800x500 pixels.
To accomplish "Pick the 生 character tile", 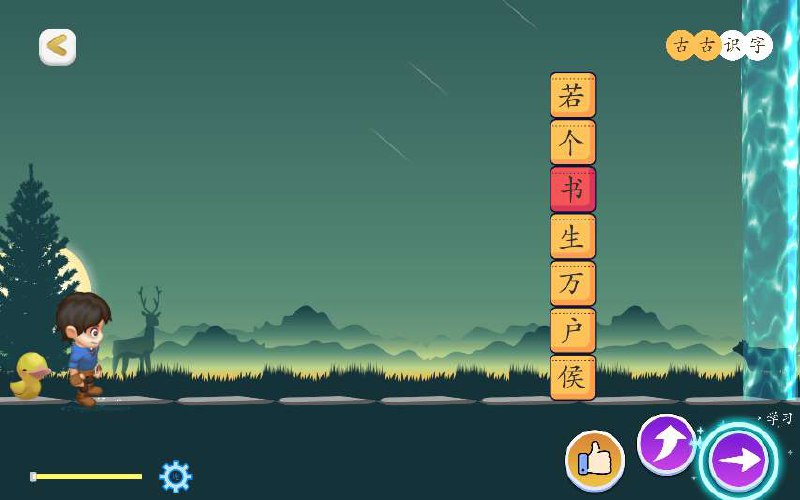I will coord(572,237).
